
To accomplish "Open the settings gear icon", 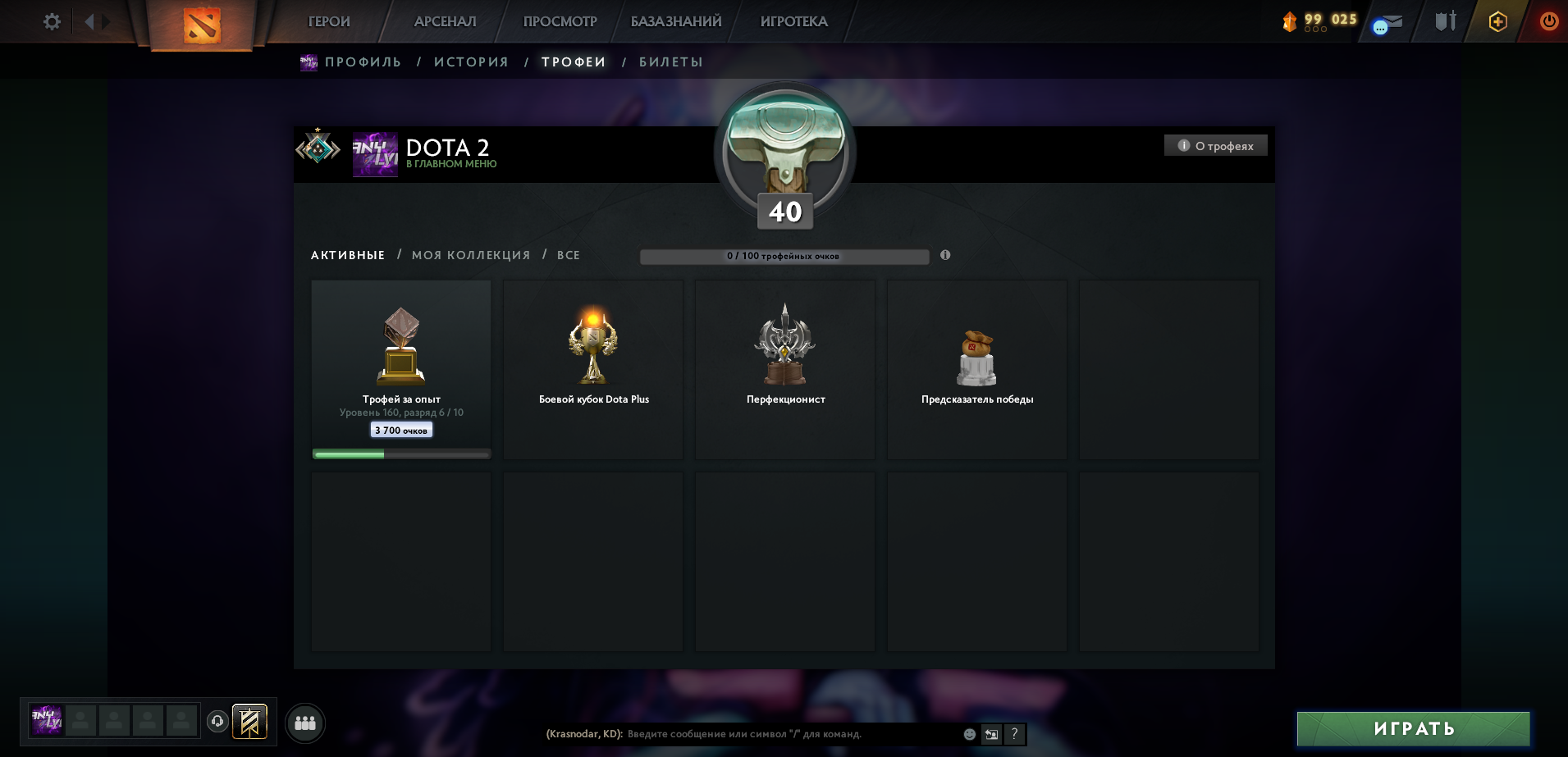I will tap(51, 22).
